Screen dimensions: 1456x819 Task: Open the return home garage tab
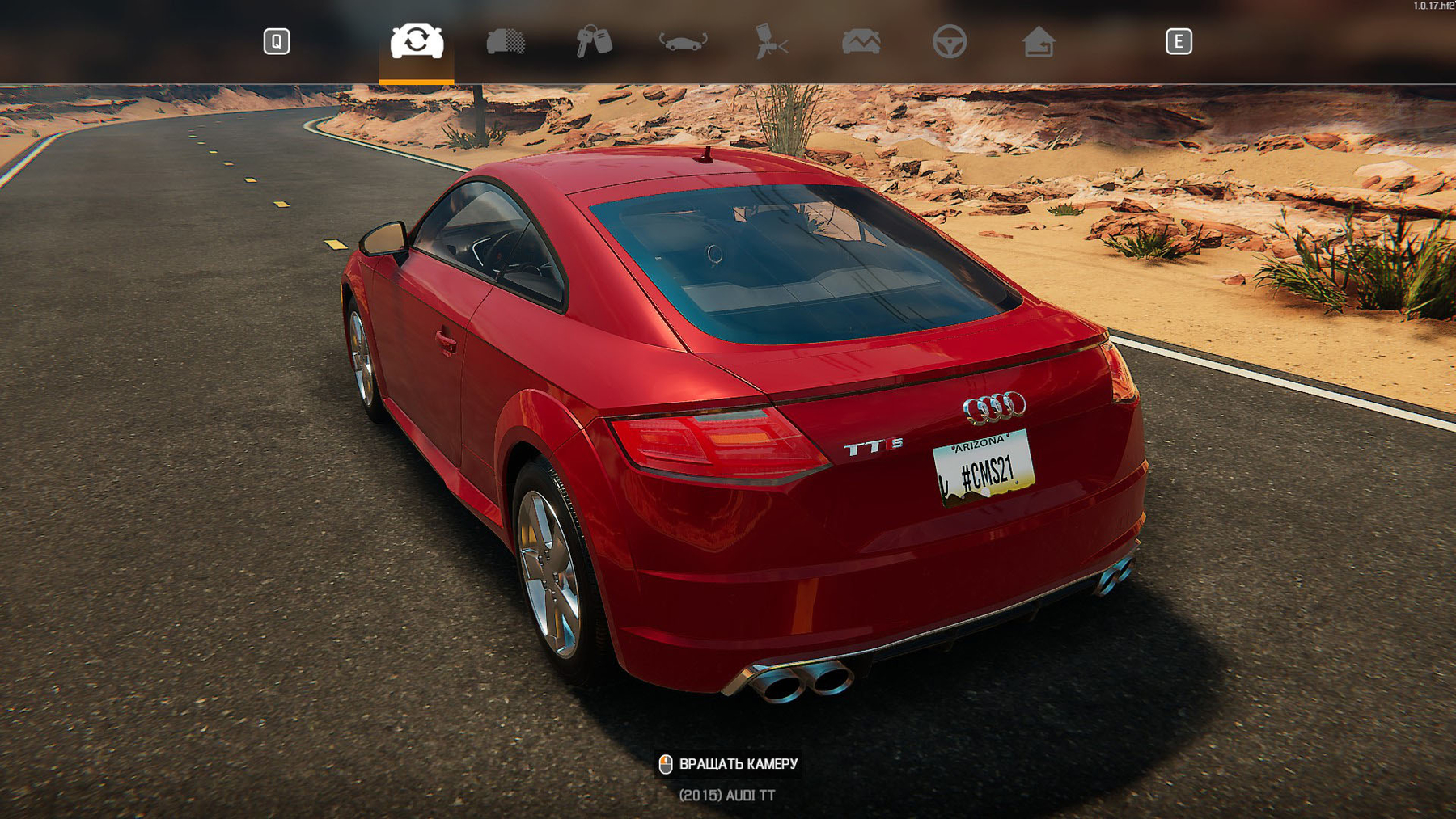pos(1039,41)
